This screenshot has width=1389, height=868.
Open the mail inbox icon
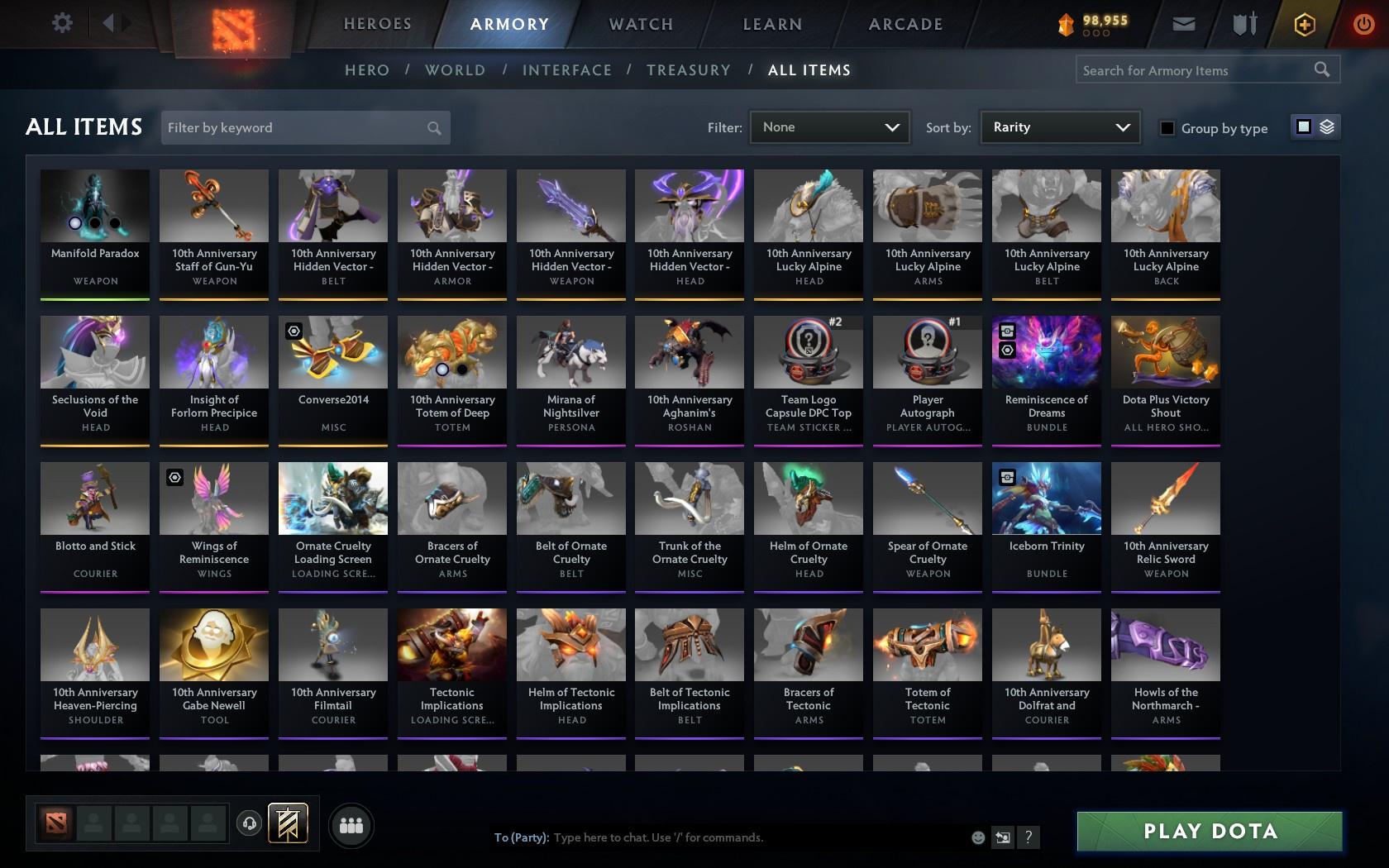click(1183, 24)
